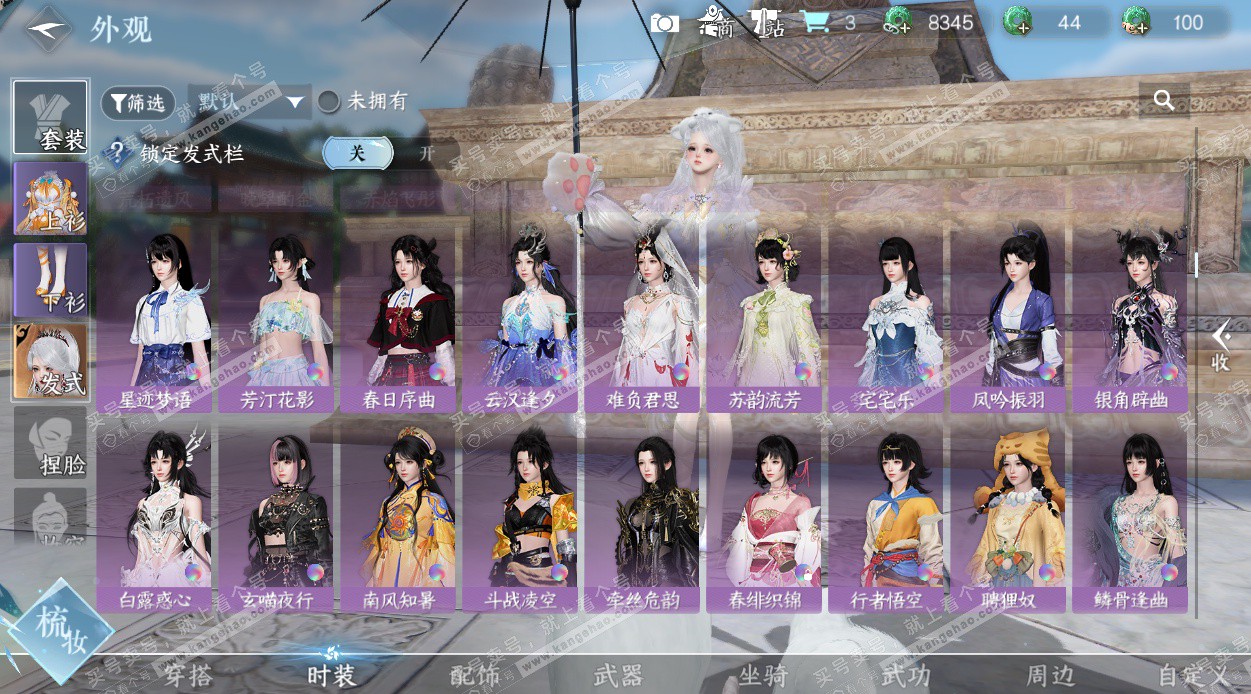Select the 星迹梦语 outfit thumbnail
The width and height of the screenshot is (1251, 694).
click(154, 315)
